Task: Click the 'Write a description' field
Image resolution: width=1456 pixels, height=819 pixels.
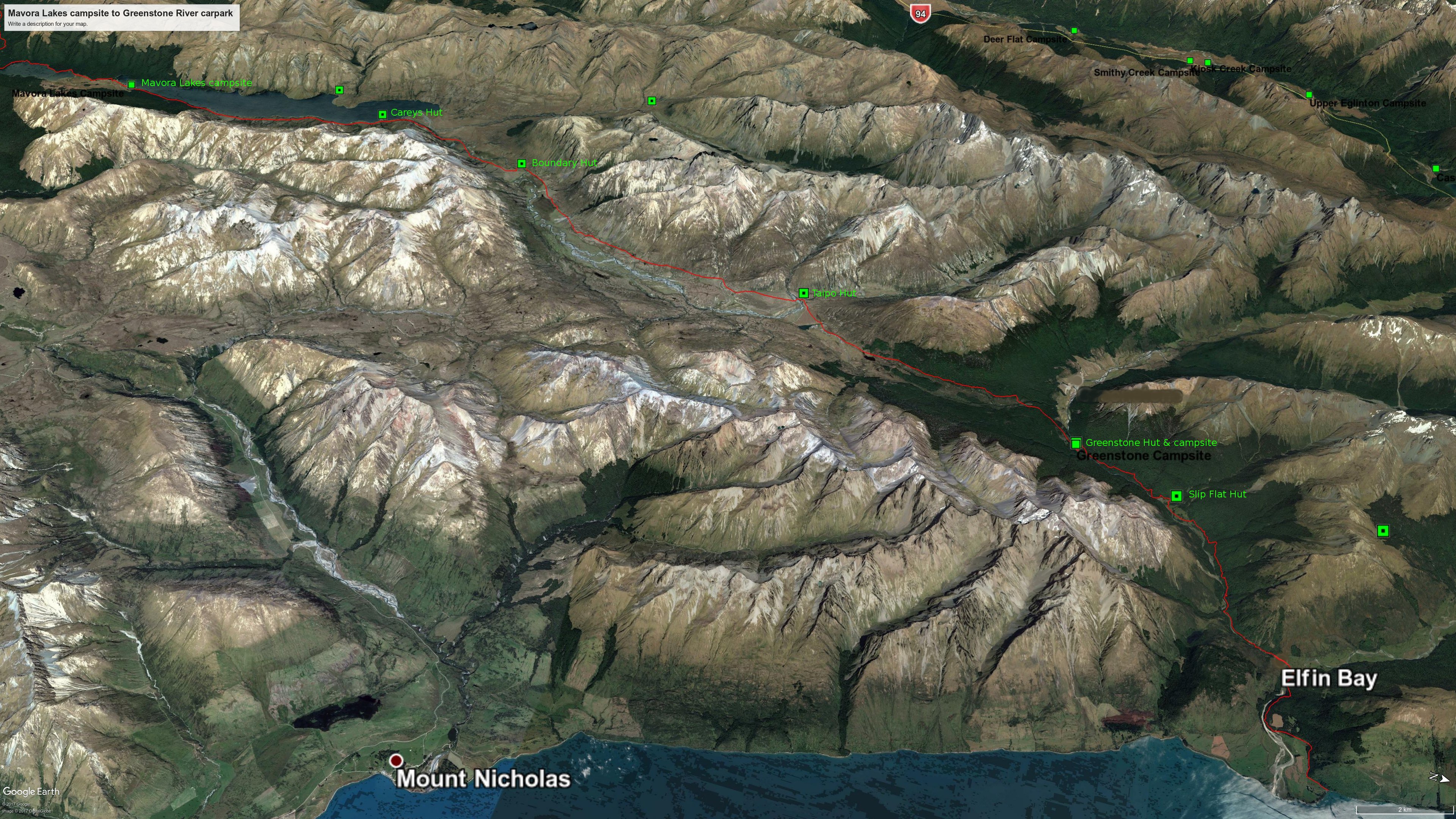Action: [x=48, y=24]
